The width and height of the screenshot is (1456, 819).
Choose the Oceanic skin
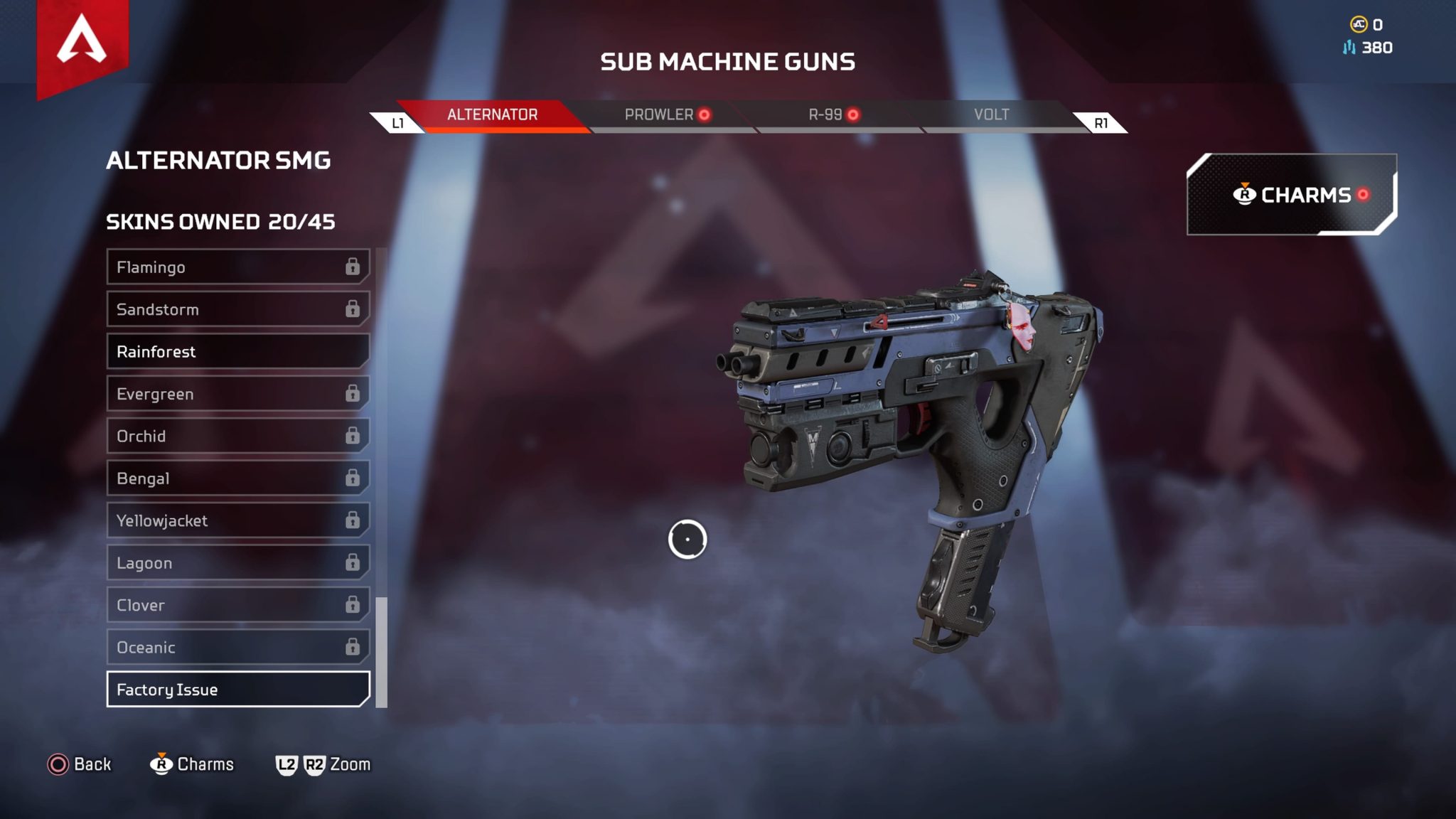237,647
